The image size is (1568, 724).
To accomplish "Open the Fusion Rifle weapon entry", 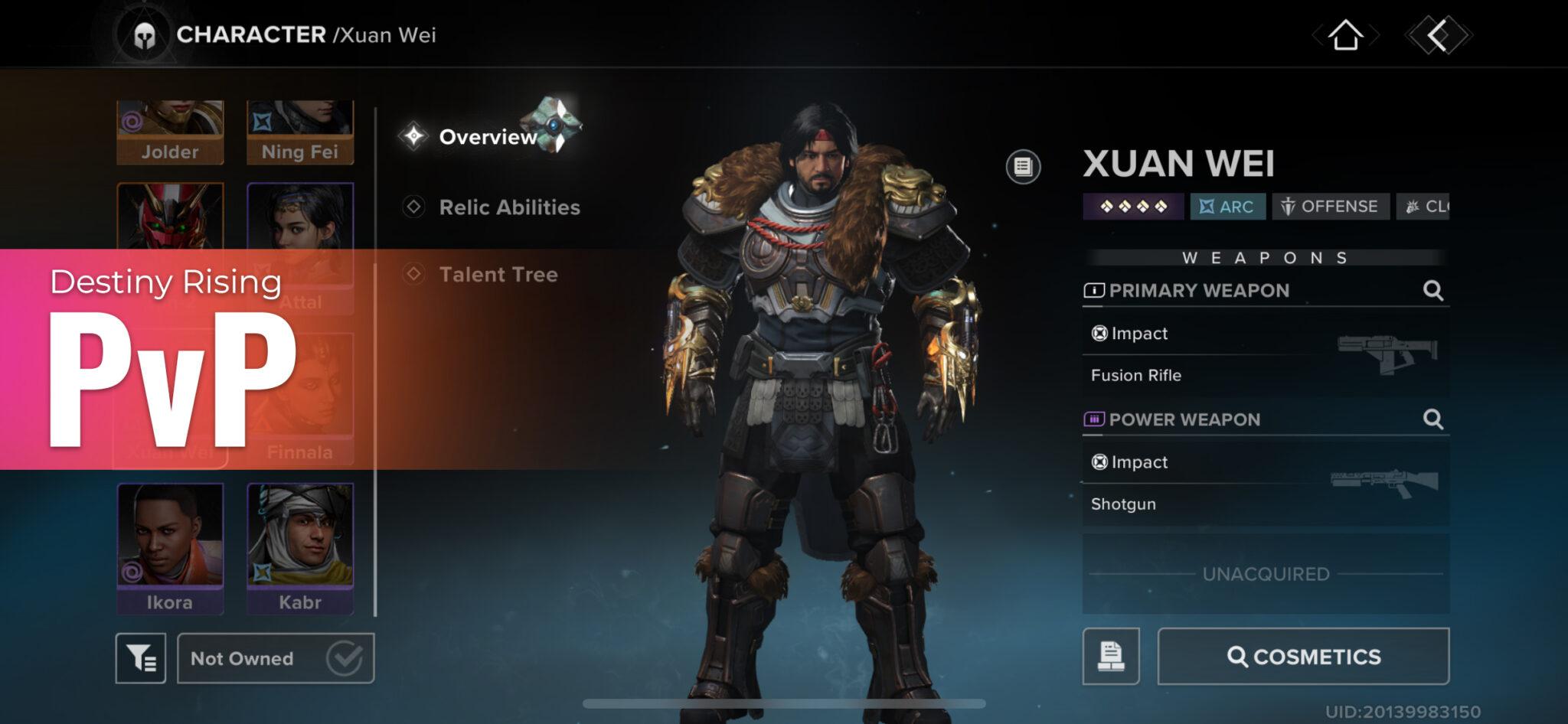I will click(x=1136, y=375).
